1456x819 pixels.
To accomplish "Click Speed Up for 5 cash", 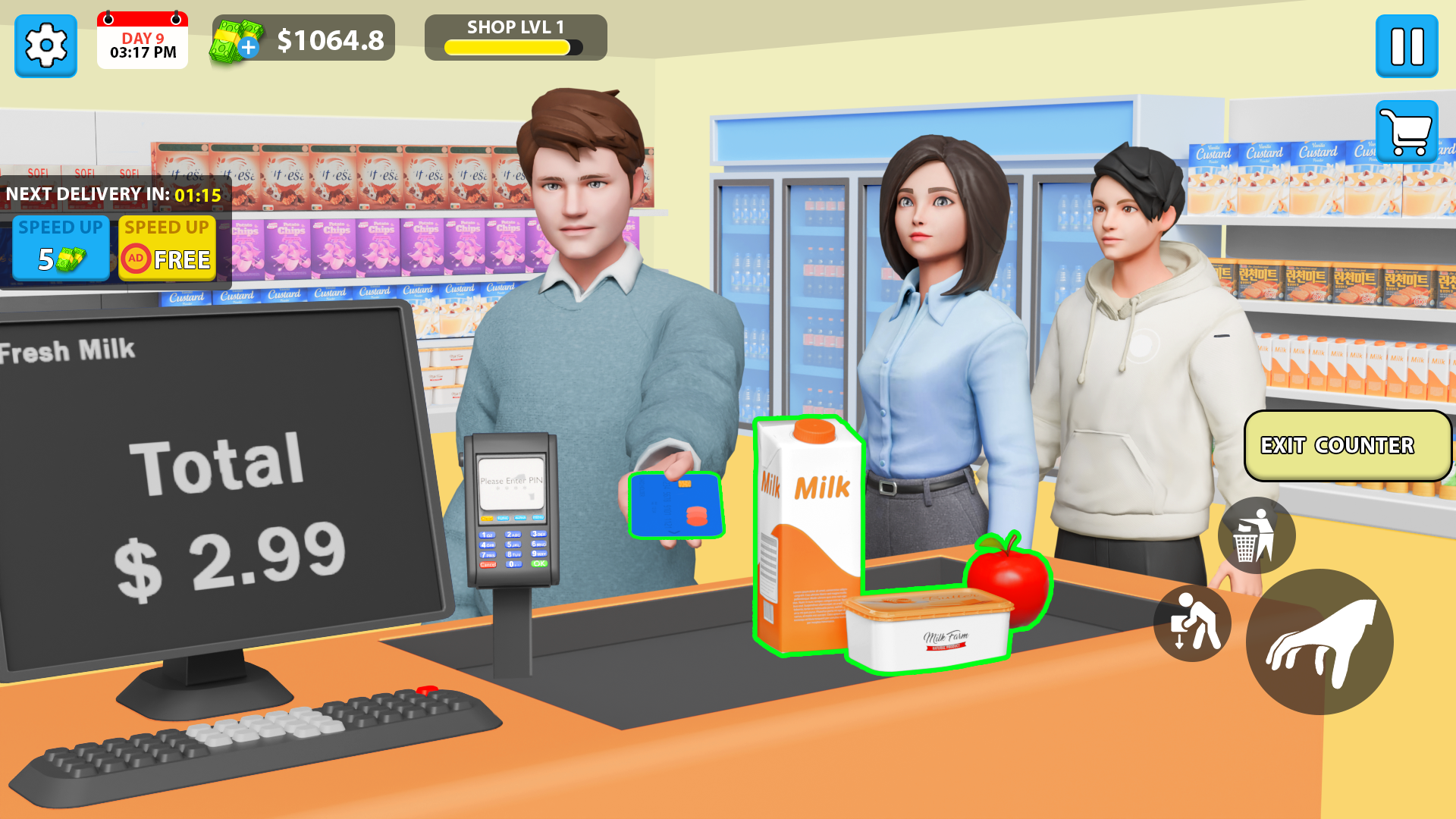I will [x=60, y=248].
